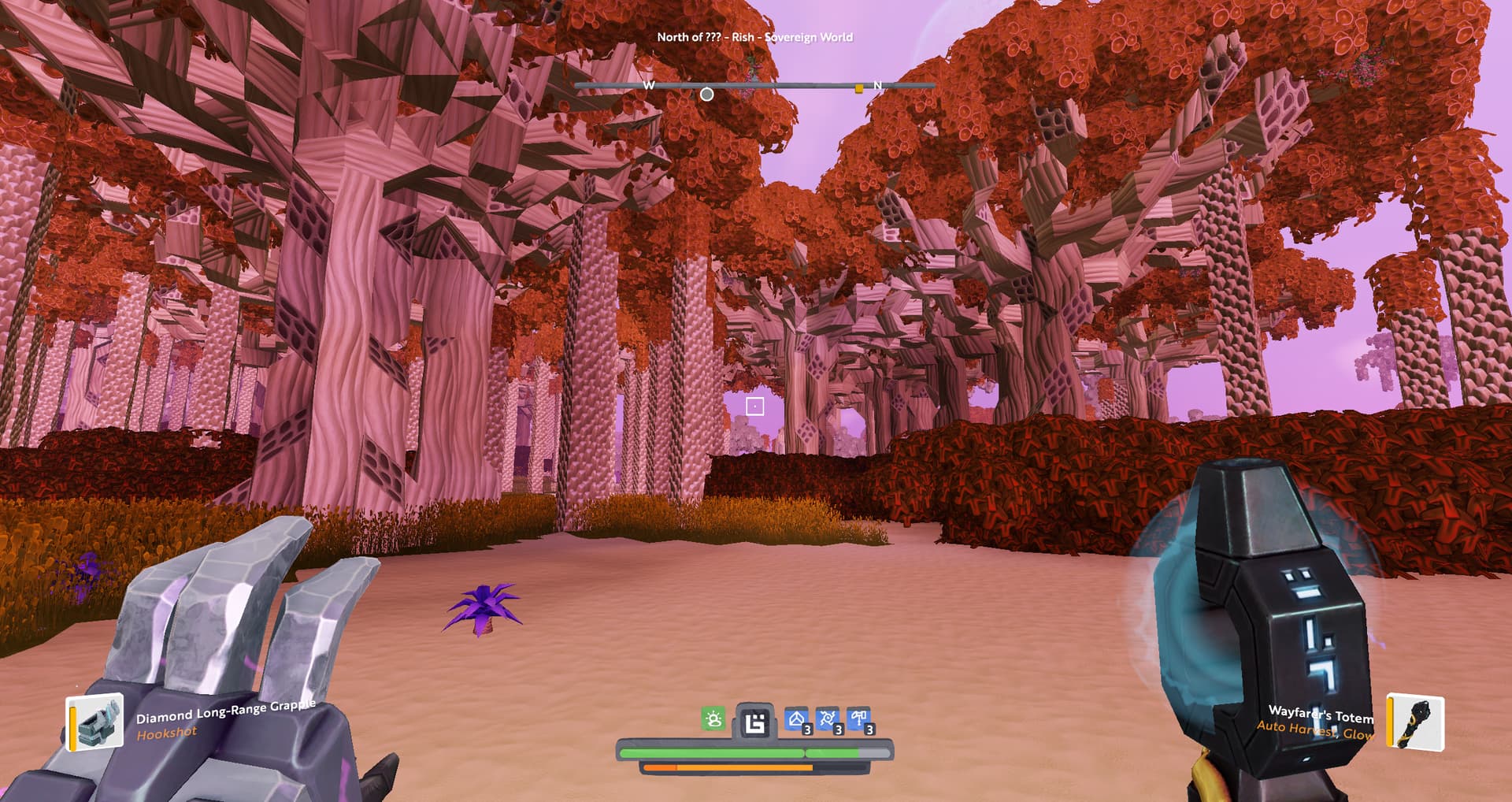Select the Diamond Long-Range Grapple slot

[x=95, y=721]
